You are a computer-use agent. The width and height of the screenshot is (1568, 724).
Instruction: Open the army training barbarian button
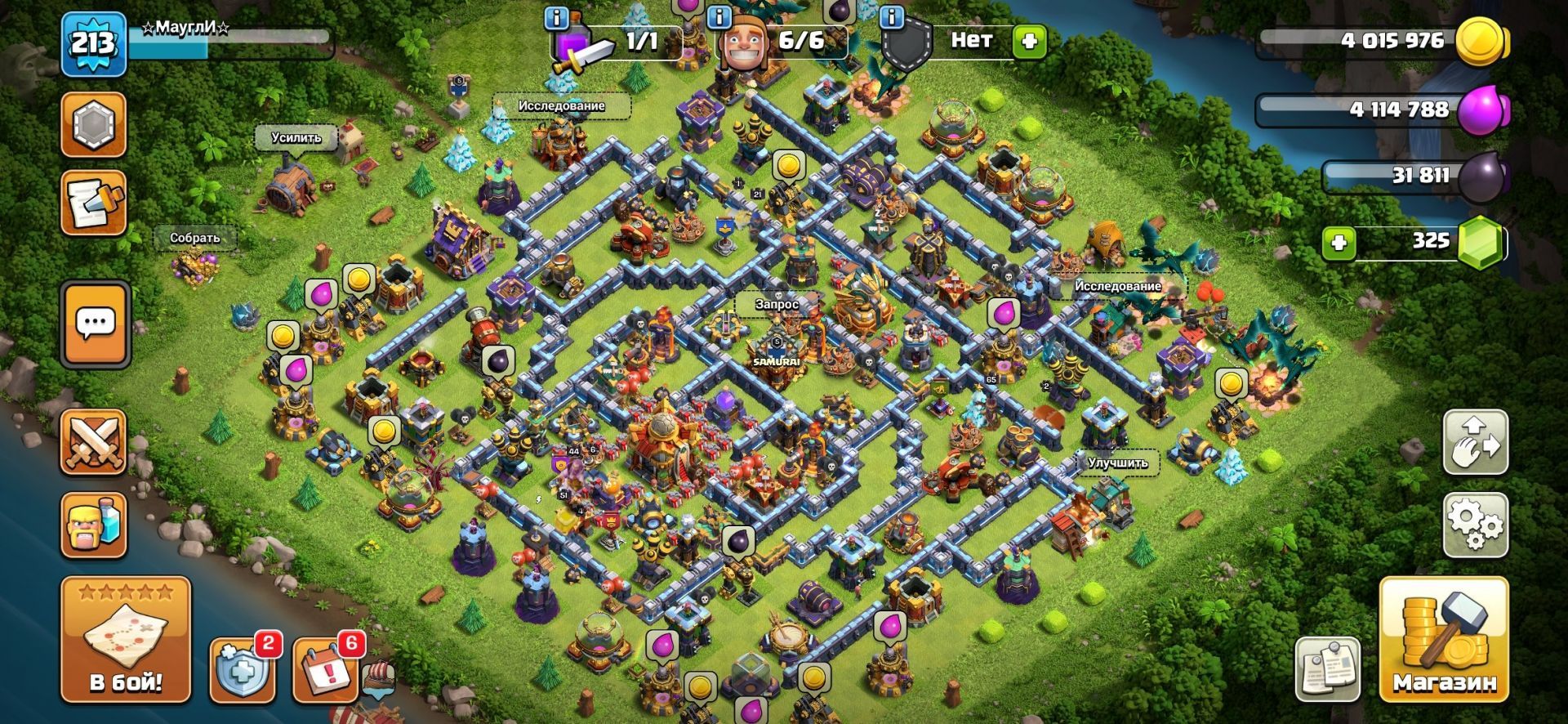[94, 525]
